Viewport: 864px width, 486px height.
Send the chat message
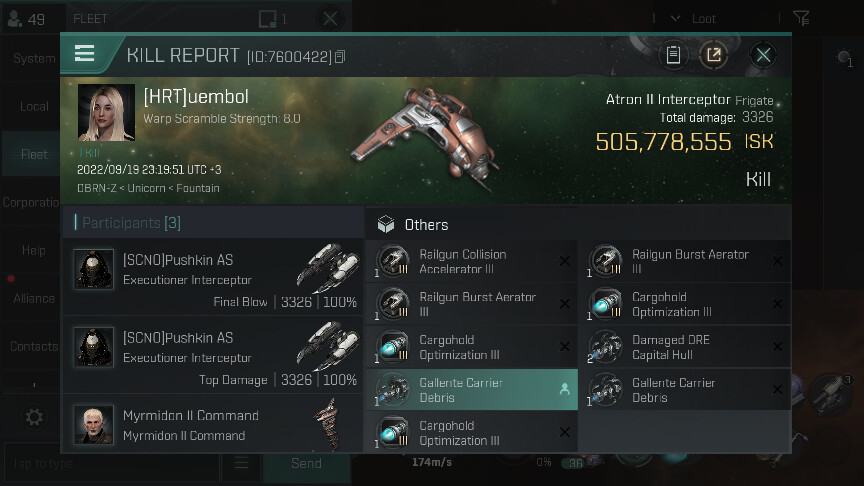pyautogui.click(x=306, y=463)
